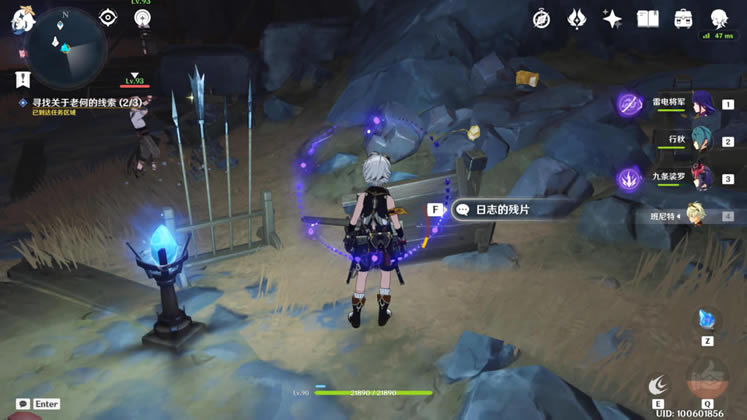Open the Wish four-pointed star icon
This screenshot has height=420, width=747.
coord(612,19)
